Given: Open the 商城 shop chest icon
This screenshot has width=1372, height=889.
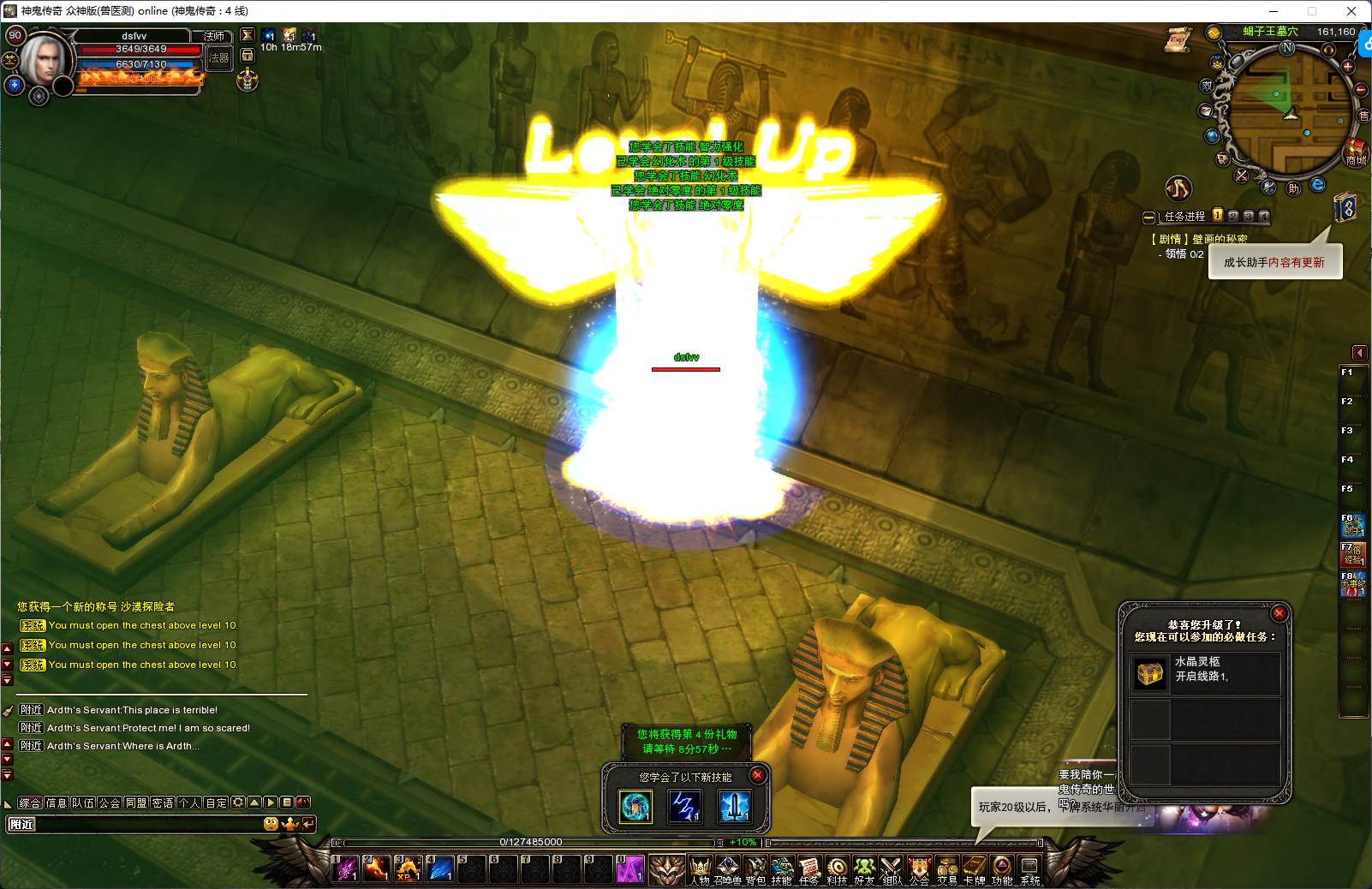Looking at the screenshot, I should [1354, 151].
